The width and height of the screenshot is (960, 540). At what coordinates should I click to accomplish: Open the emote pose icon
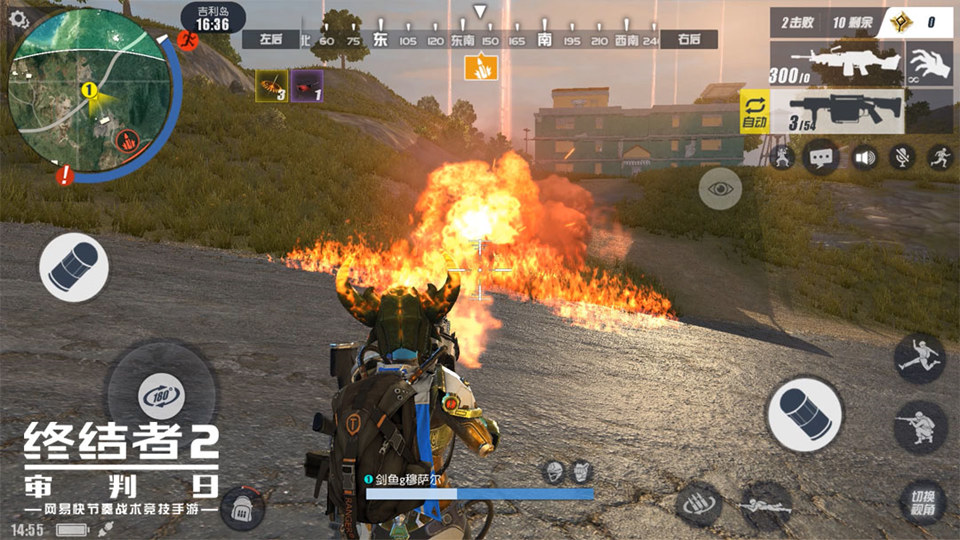pyautogui.click(x=783, y=157)
